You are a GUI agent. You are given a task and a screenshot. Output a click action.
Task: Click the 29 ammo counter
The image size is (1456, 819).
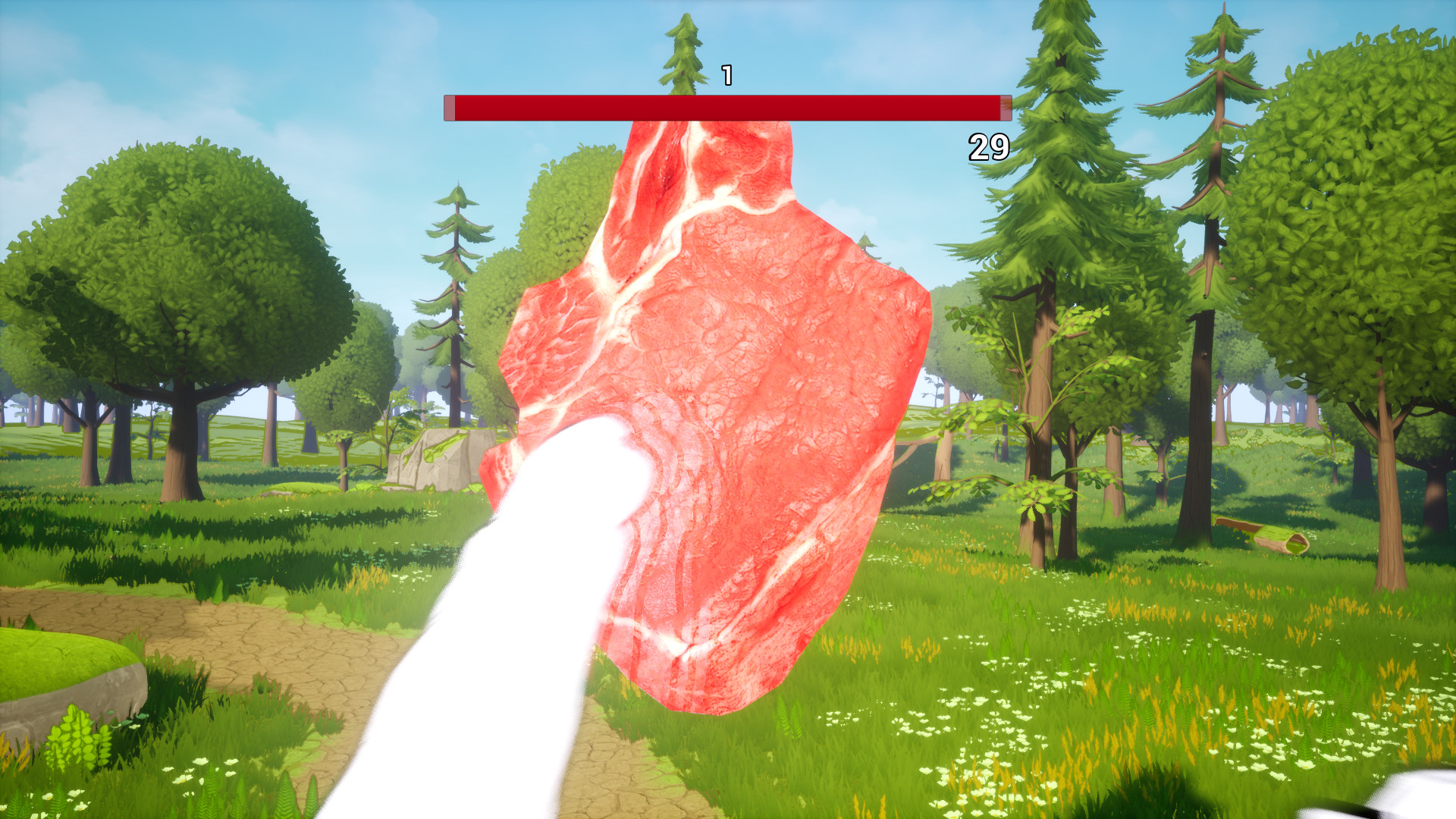pos(987,146)
